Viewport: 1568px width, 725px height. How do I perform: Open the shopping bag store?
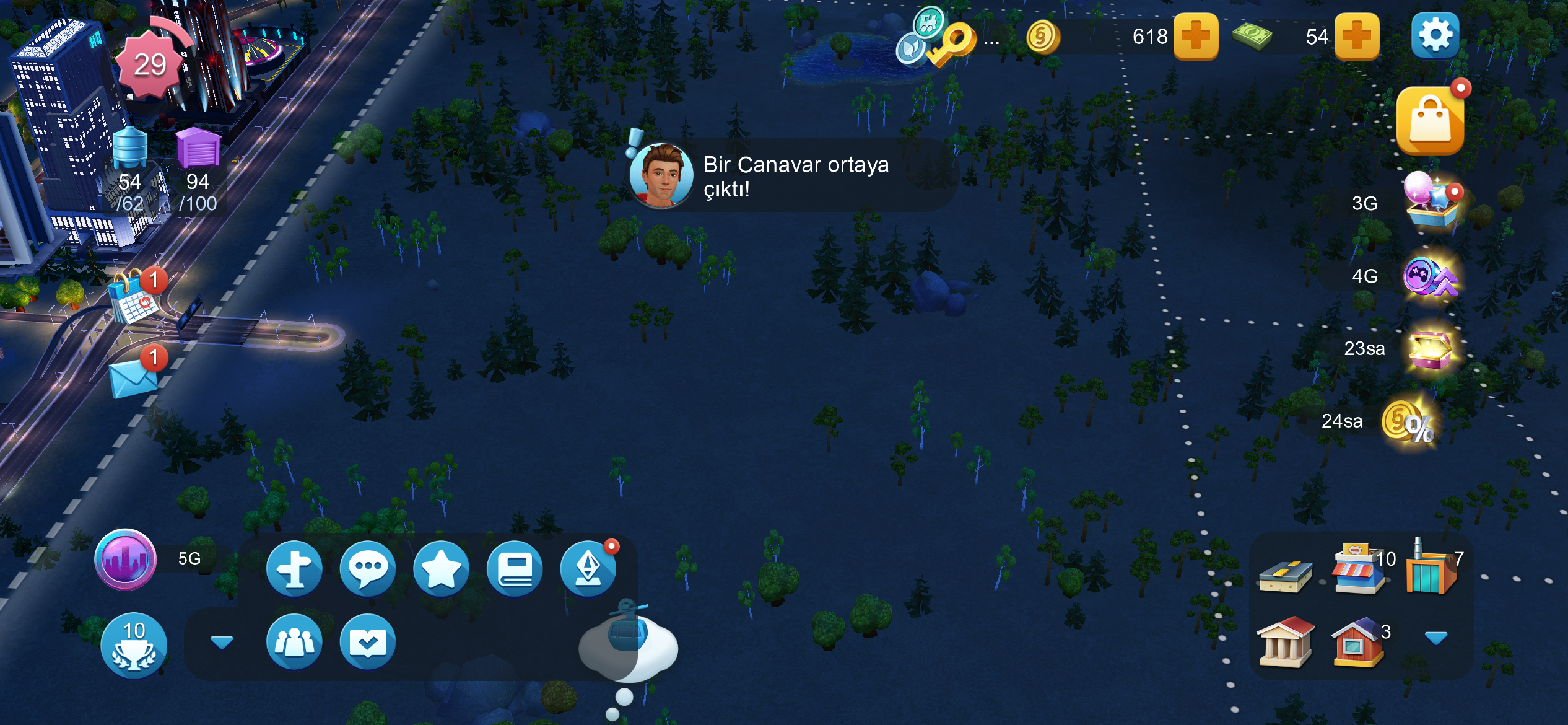point(1431,121)
